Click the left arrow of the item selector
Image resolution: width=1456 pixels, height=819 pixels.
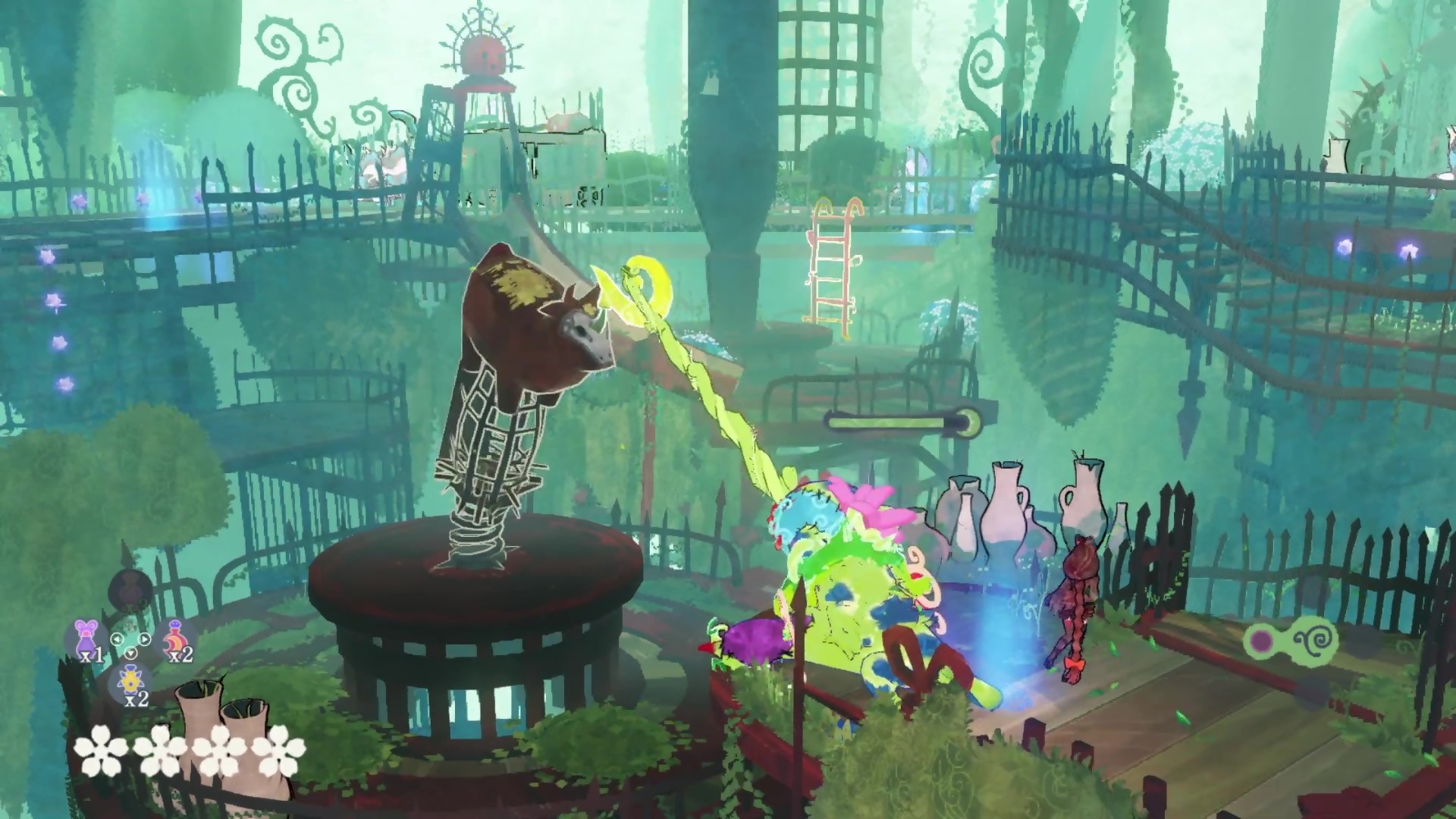pyautogui.click(x=116, y=639)
